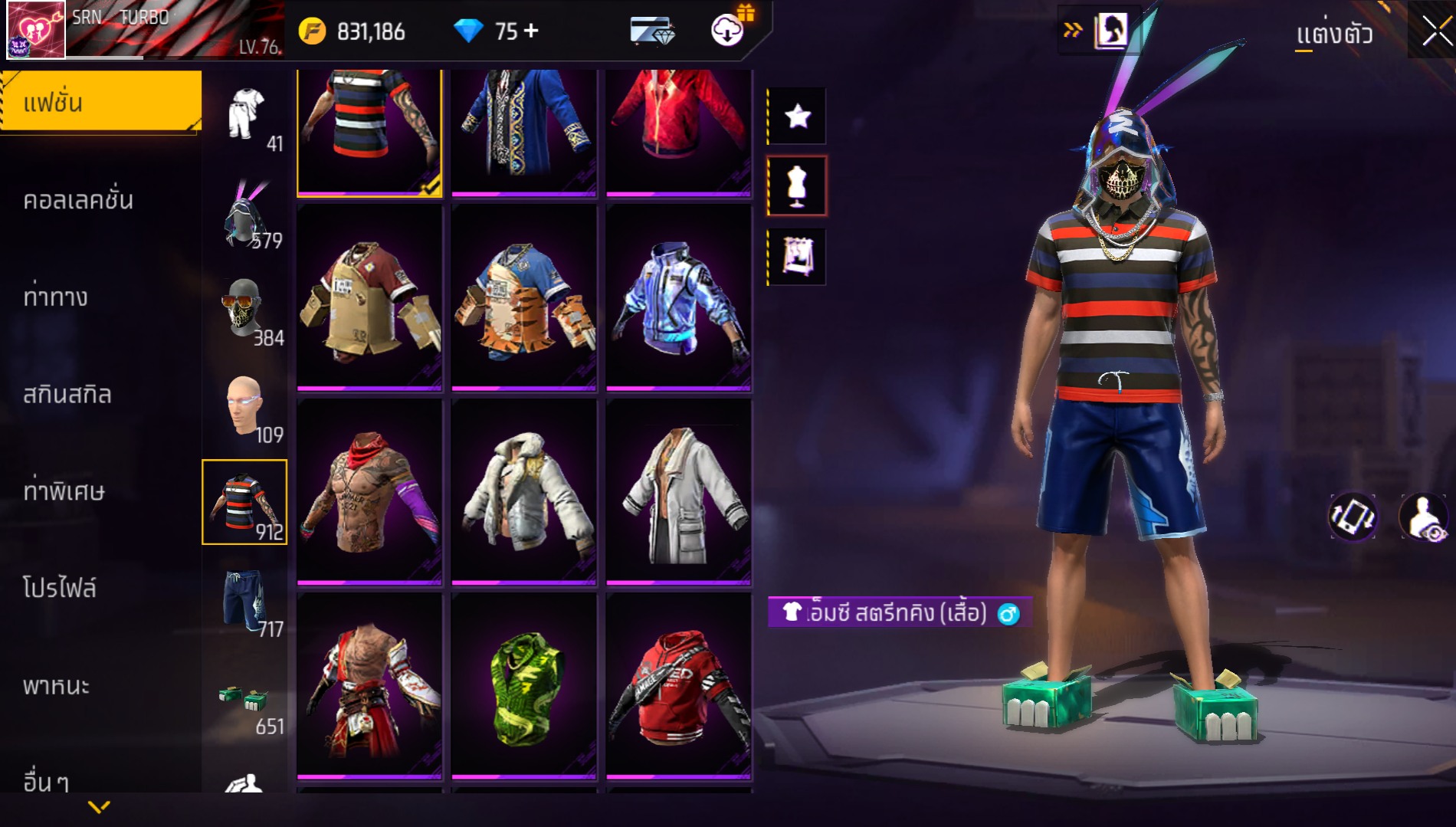Choose the red hoodie top

(679, 688)
